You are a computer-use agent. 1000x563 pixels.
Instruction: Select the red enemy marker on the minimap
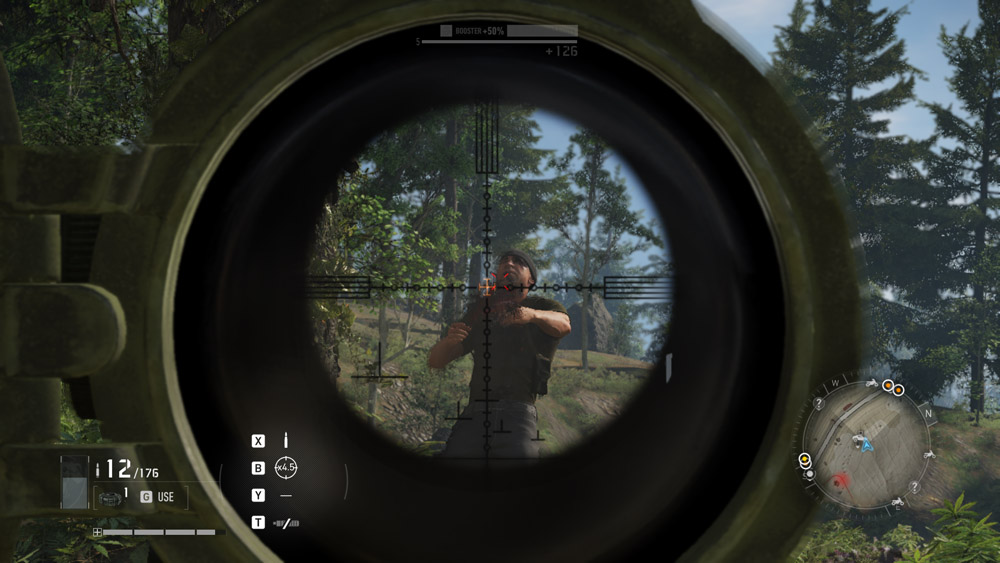point(841,480)
